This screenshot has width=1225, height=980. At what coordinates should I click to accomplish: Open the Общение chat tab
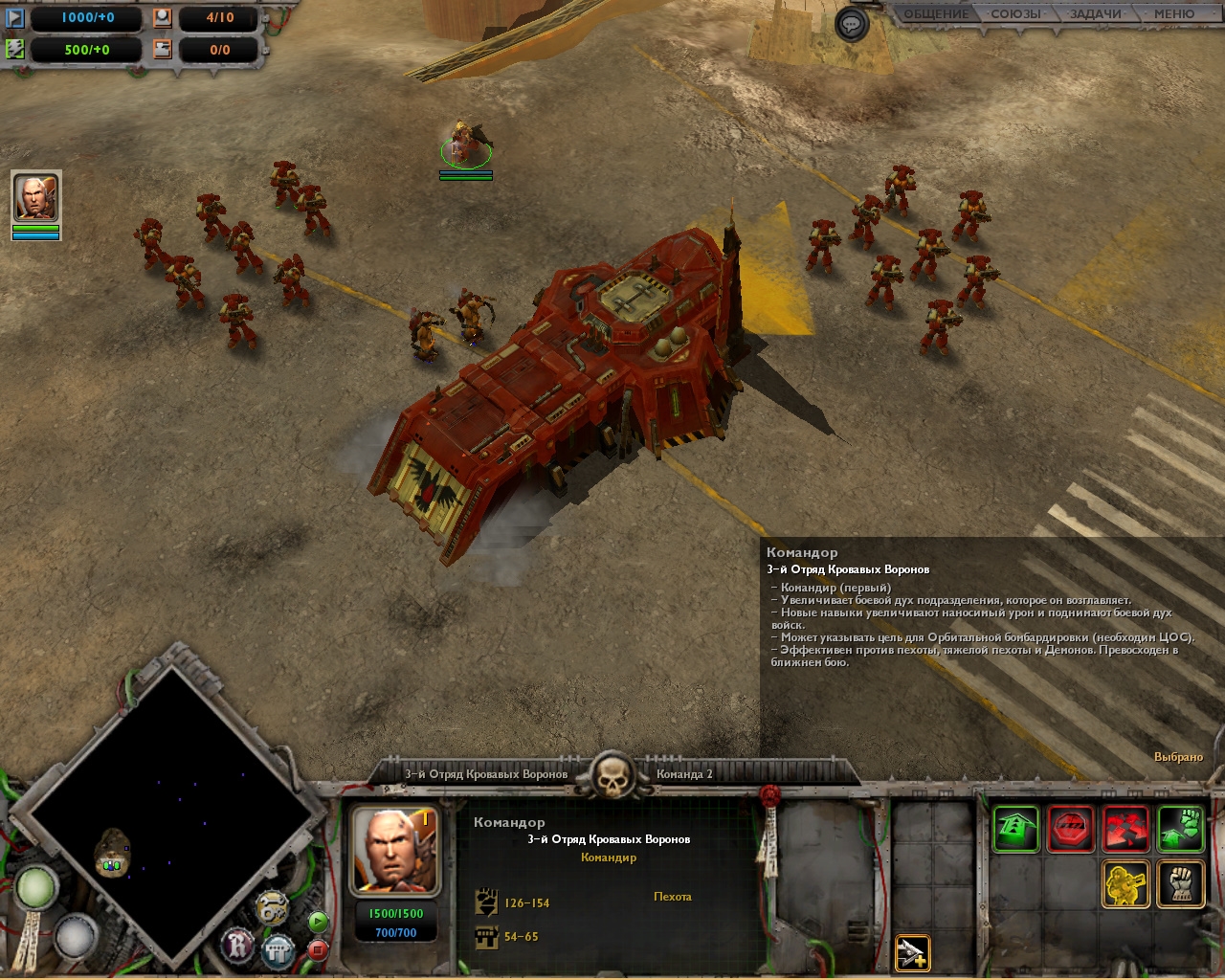pos(936,14)
